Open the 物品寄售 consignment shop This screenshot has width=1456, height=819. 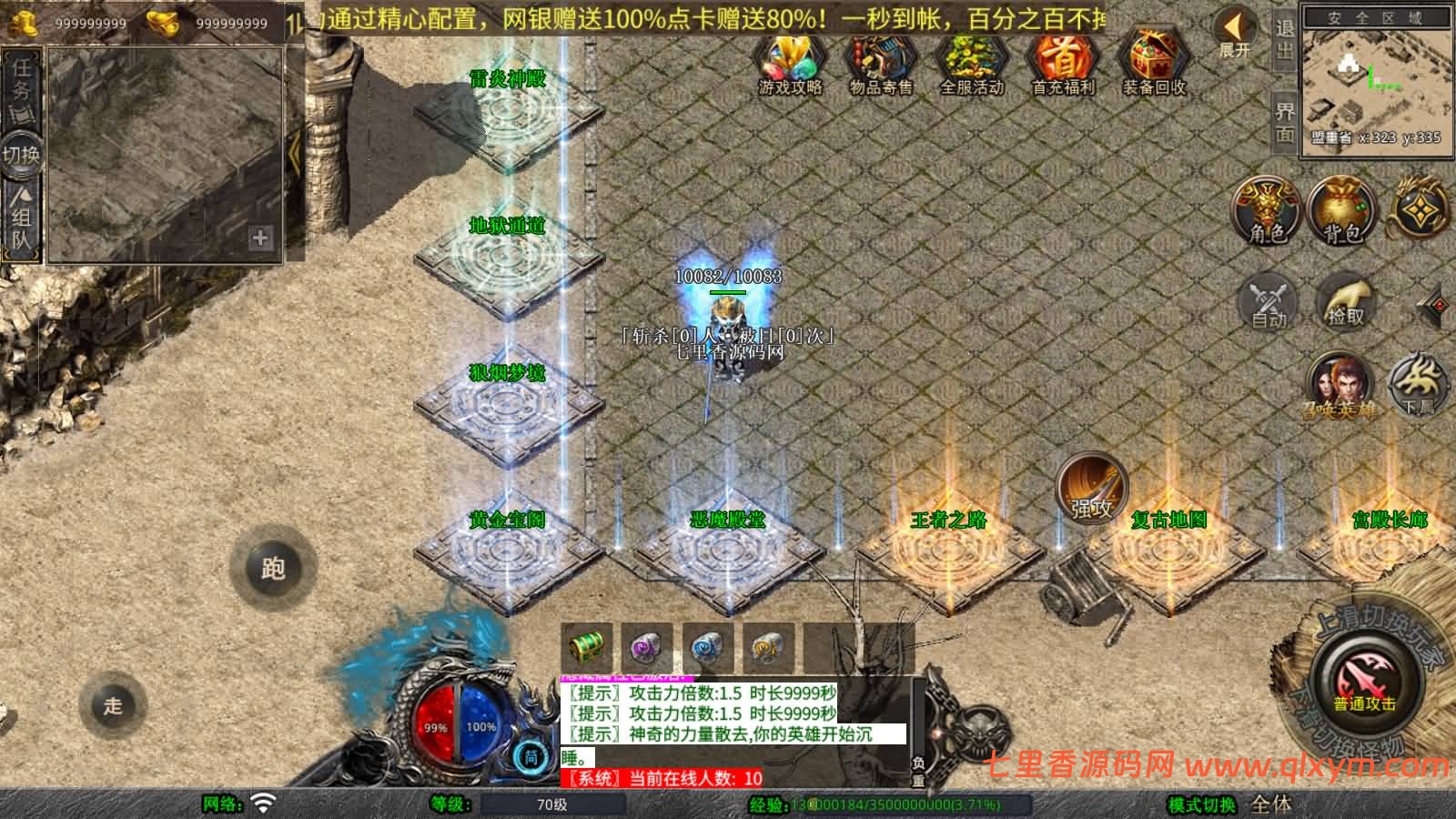(x=880, y=62)
